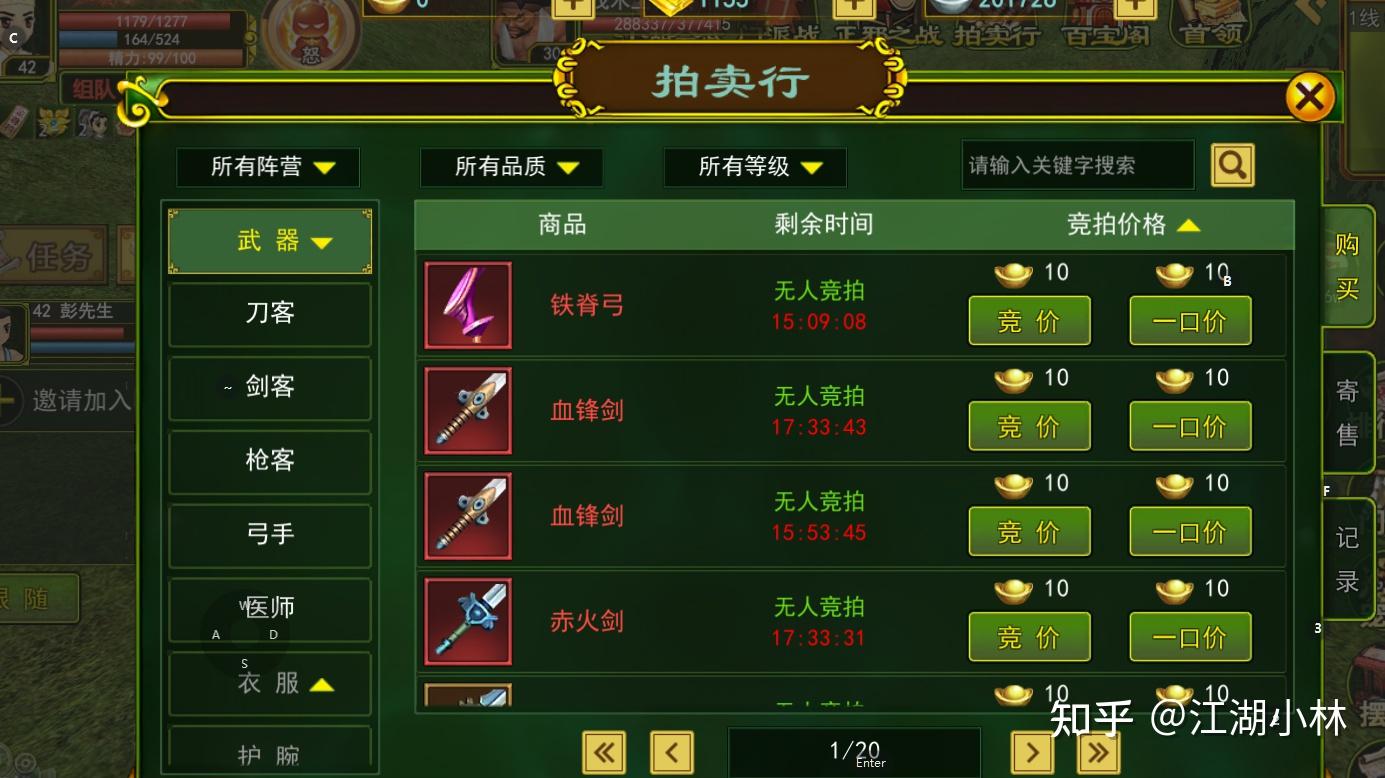
Task: Click a red plus icon in the top currency bar
Action: (571, 8)
